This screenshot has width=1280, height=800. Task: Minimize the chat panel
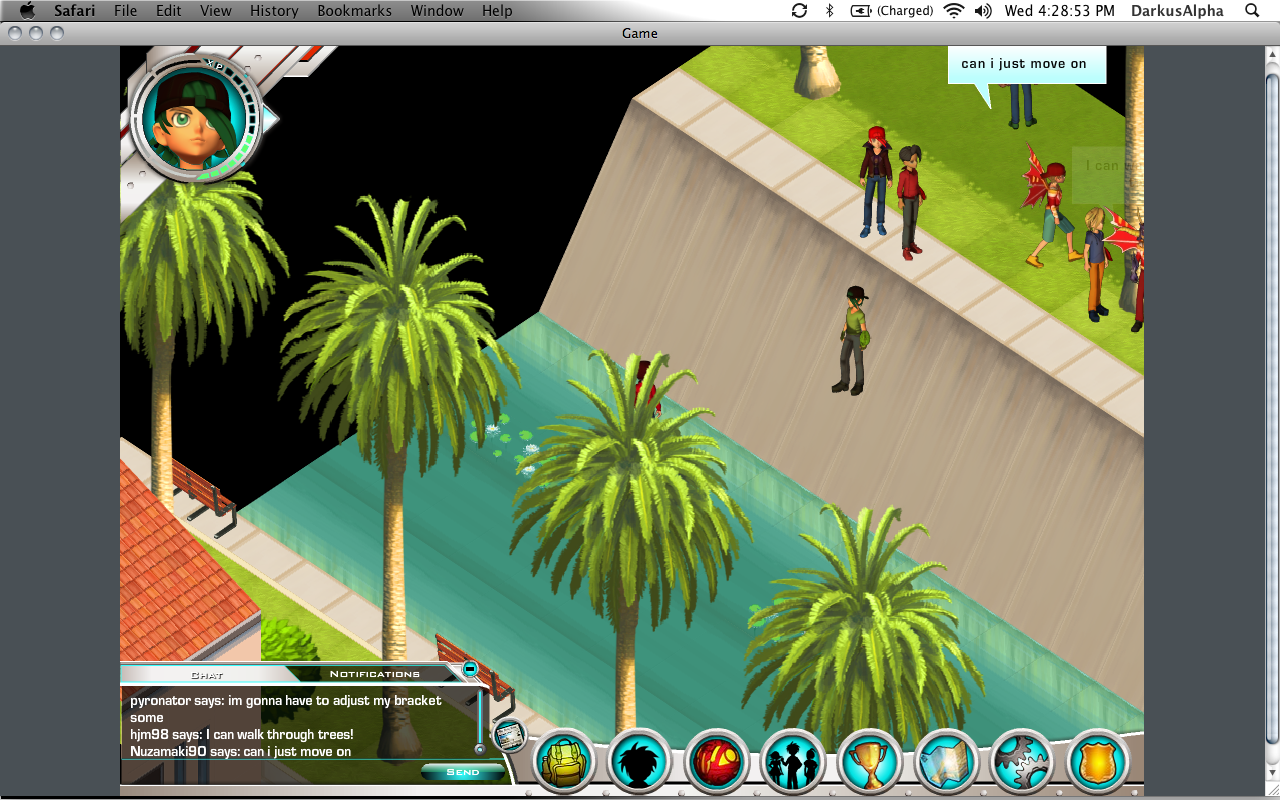[x=470, y=668]
